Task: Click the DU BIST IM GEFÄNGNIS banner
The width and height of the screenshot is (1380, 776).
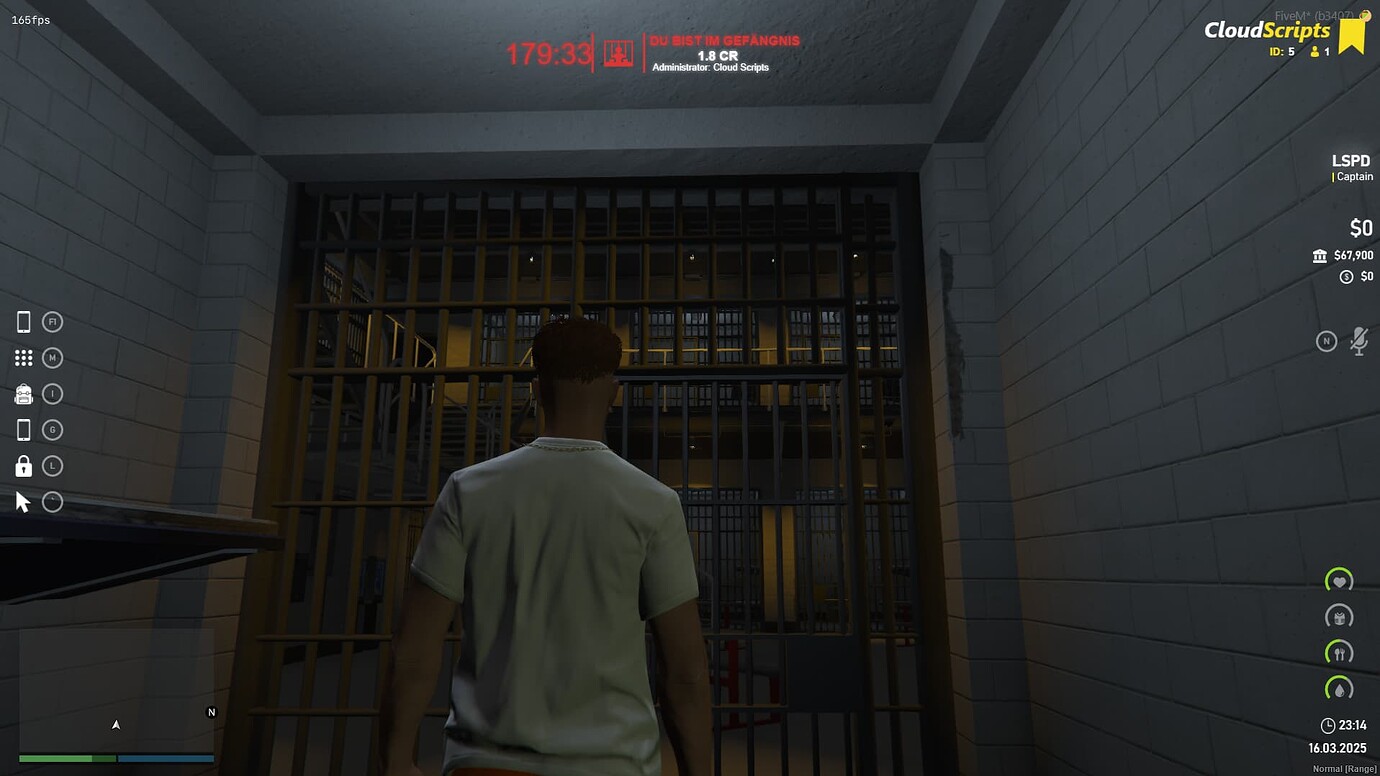Action: pyautogui.click(x=724, y=40)
